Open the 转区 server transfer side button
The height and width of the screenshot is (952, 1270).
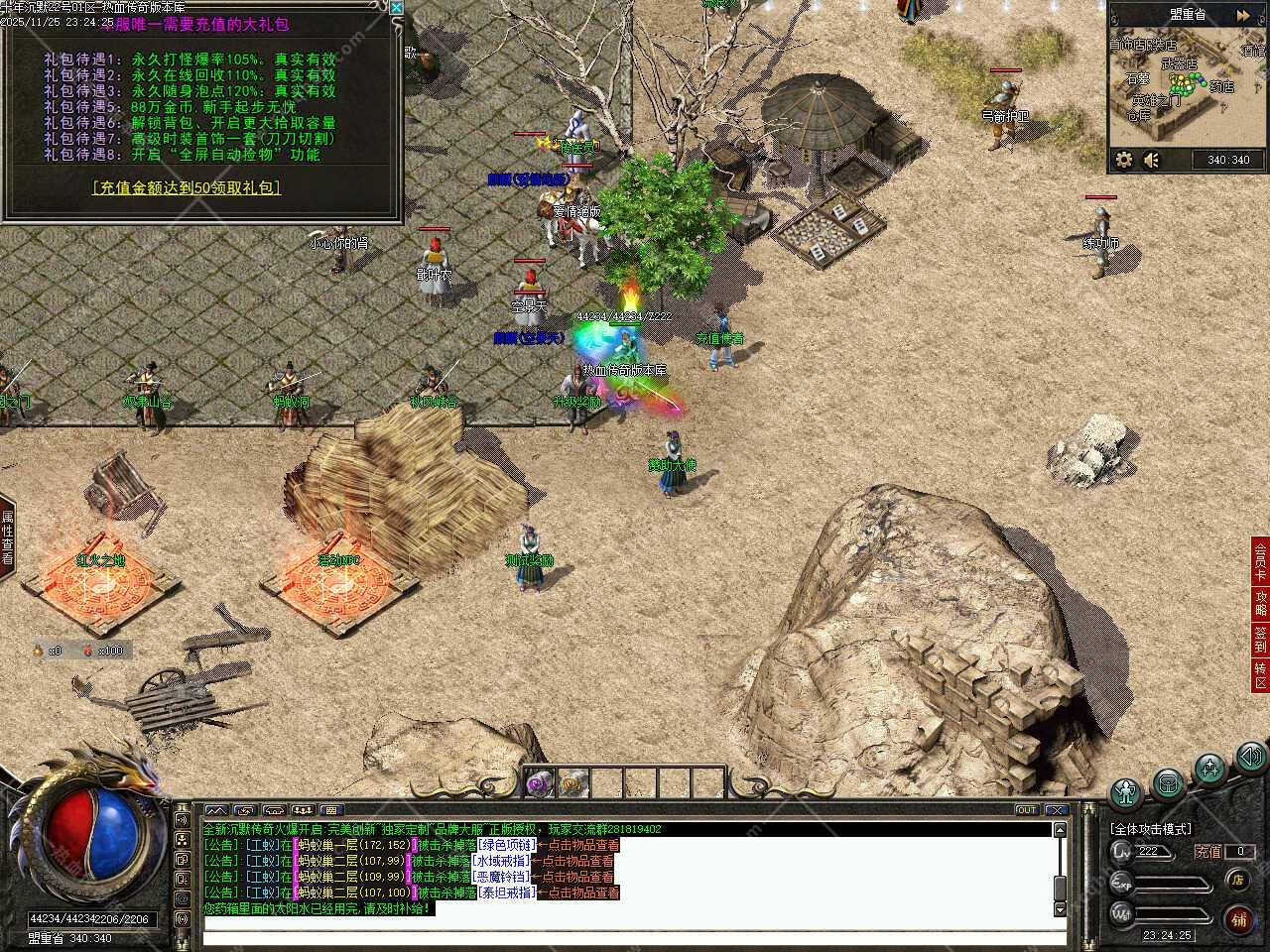click(x=1260, y=675)
